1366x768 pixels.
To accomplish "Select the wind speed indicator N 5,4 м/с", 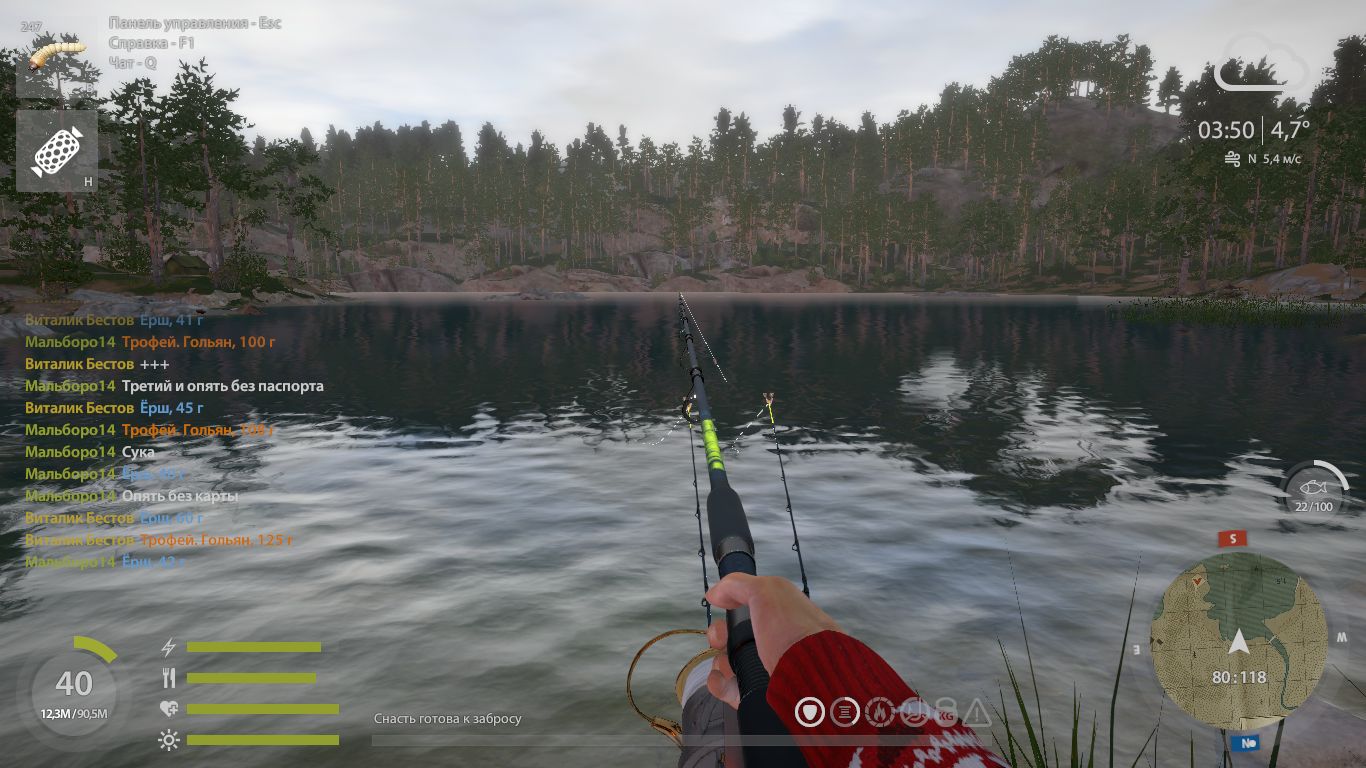I will pos(1262,158).
